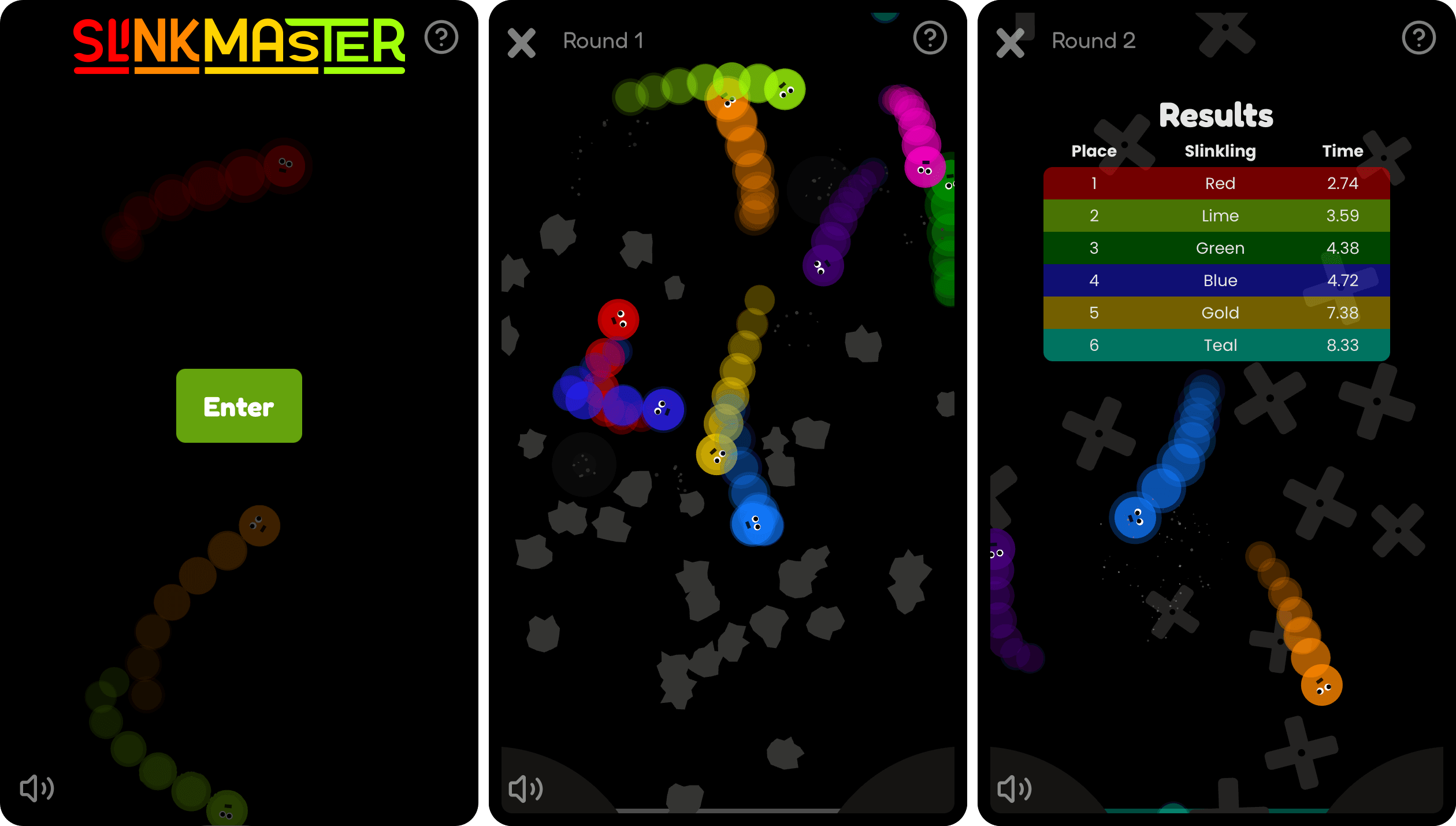The width and height of the screenshot is (1456, 826).
Task: Mute the sound on the title screen
Action: click(36, 788)
